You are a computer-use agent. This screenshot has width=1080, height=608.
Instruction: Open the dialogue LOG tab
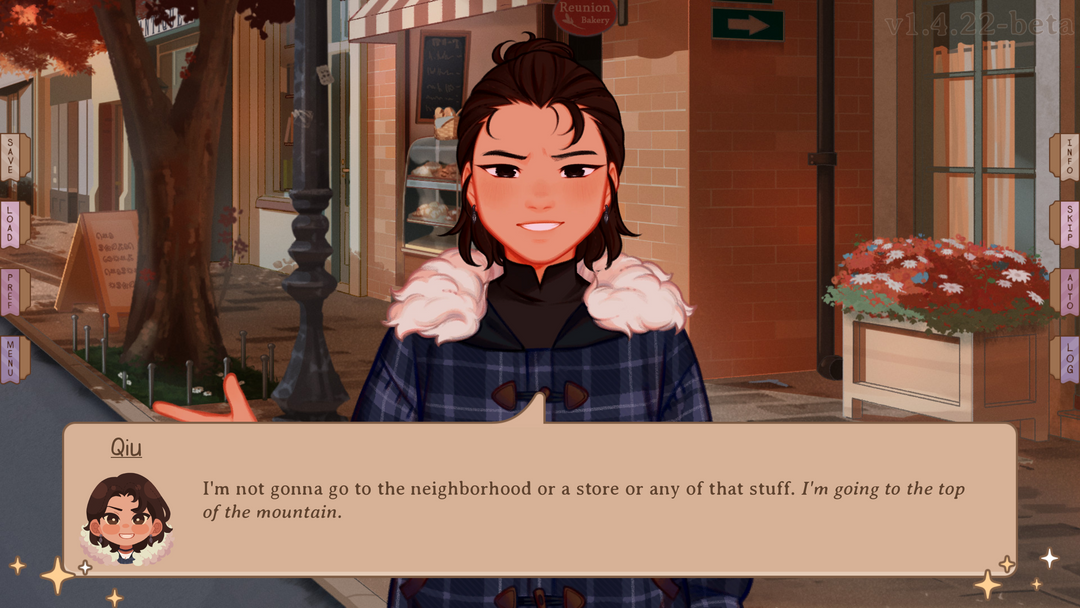(x=1067, y=359)
